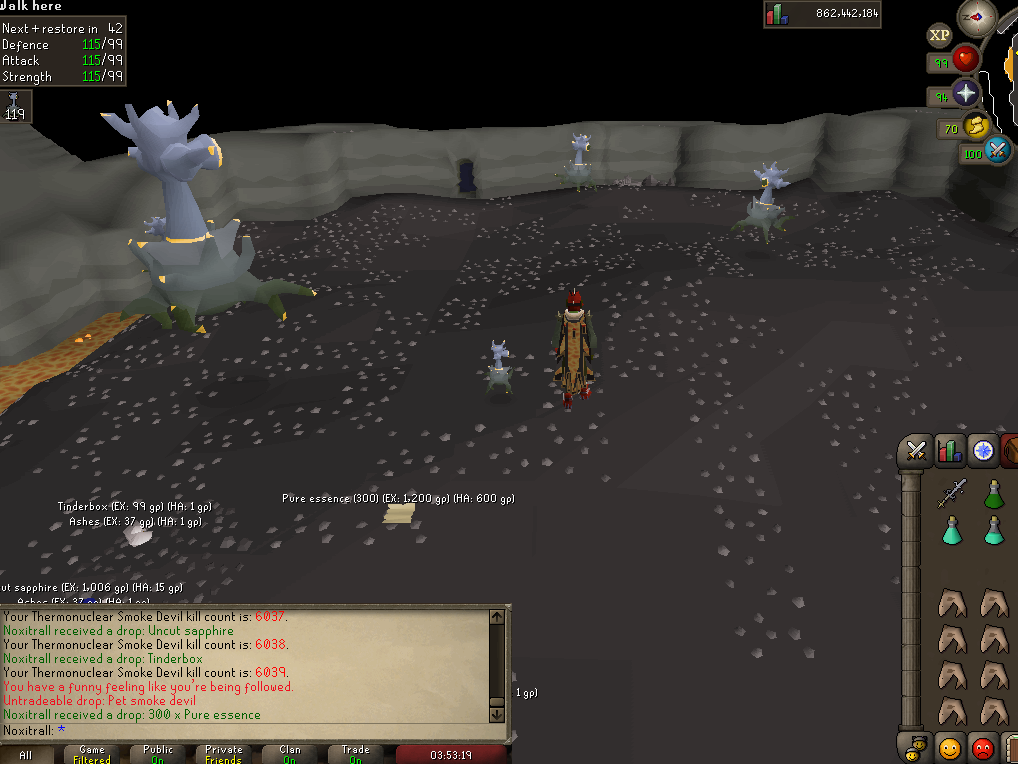1018x764 pixels.
Task: Toggle run with the boot energy orb
Action: [977, 126]
